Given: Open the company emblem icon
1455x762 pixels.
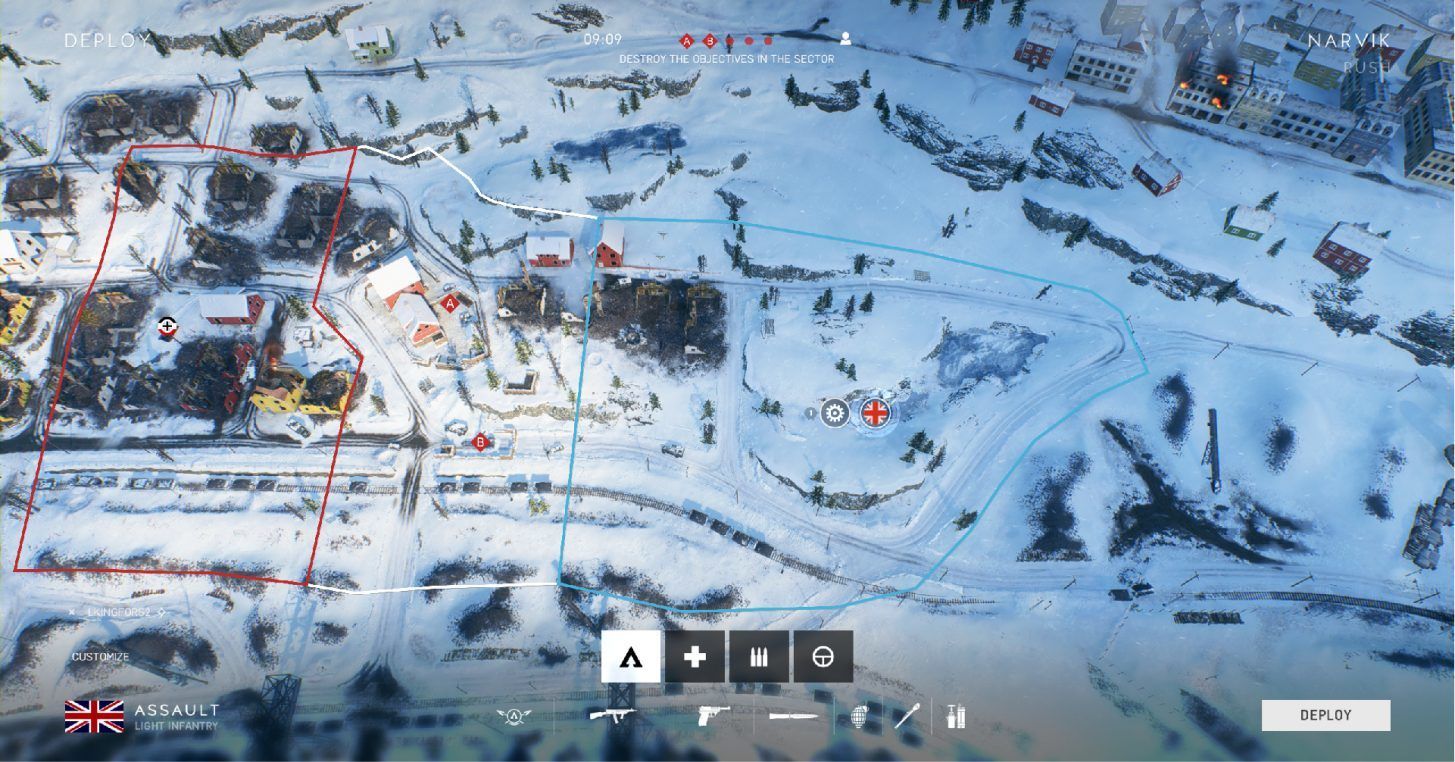Looking at the screenshot, I should tap(512, 716).
